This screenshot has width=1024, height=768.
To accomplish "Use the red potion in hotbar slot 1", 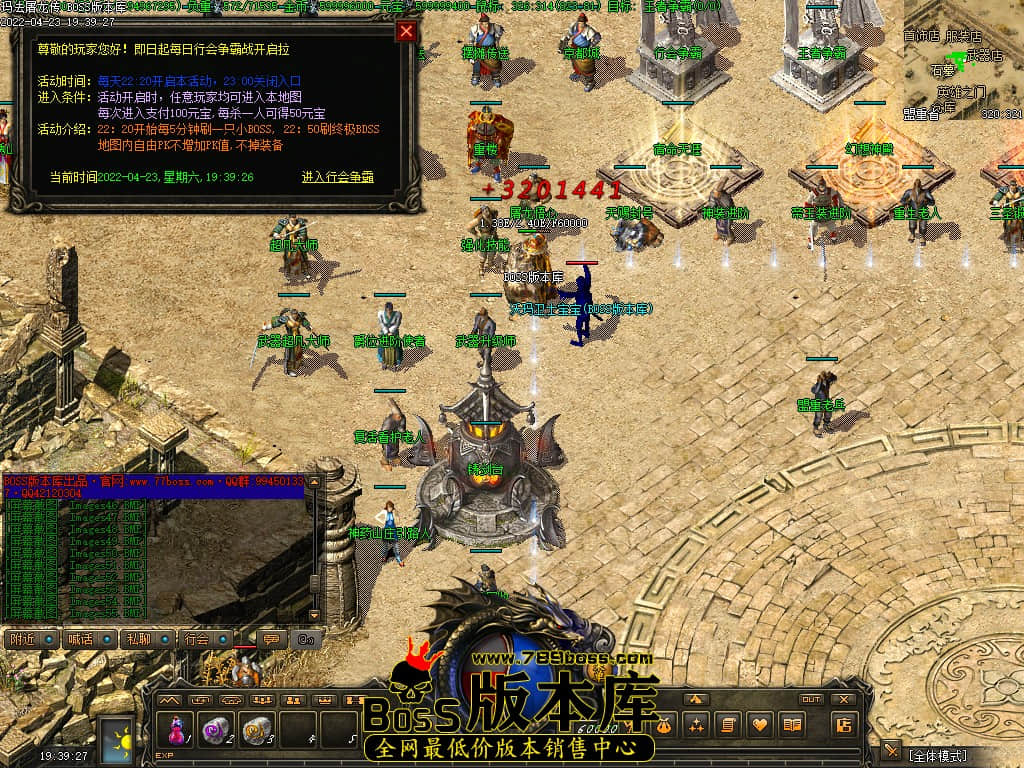I will (x=176, y=730).
